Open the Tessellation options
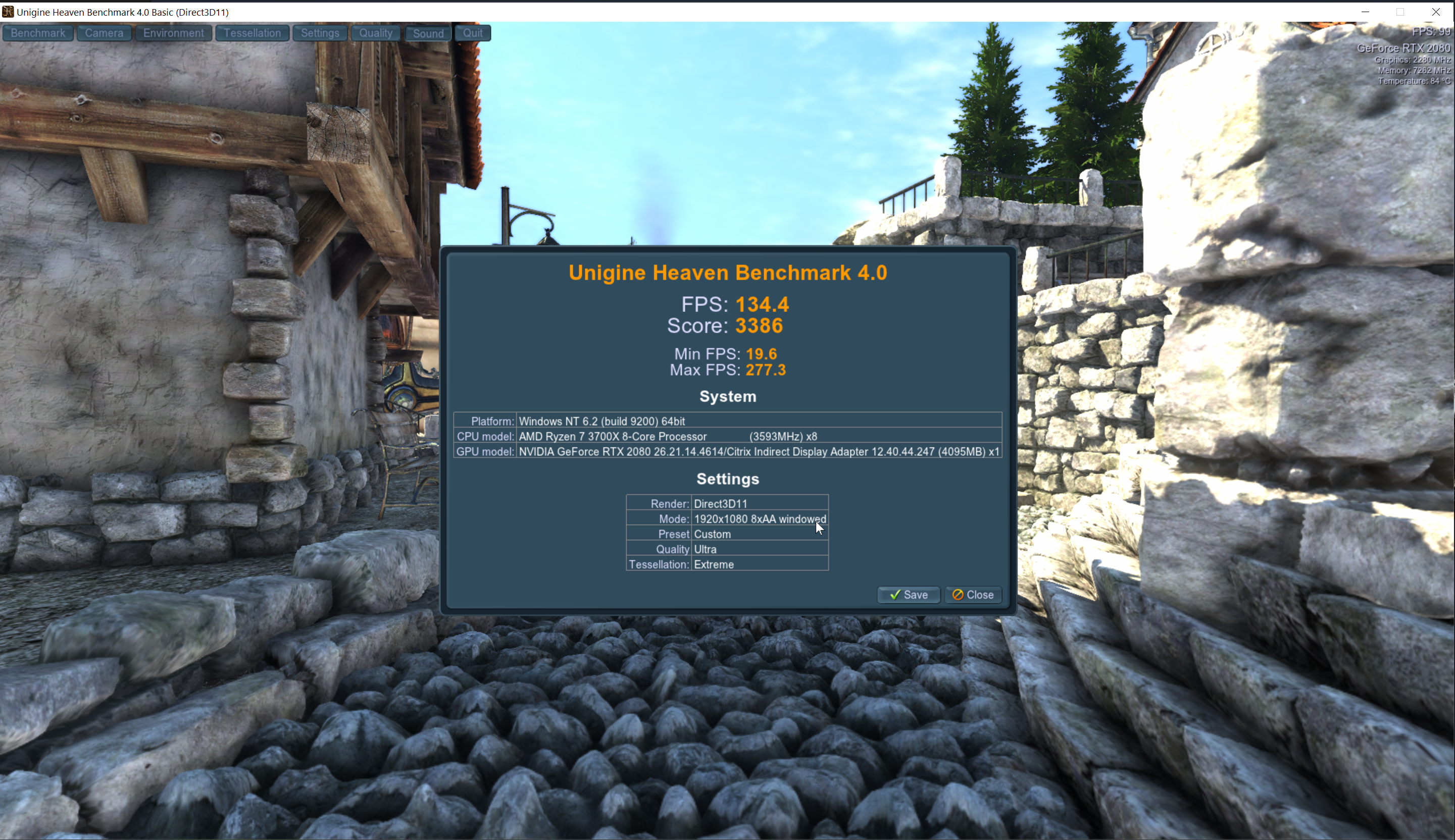This screenshot has height=840, width=1455. [x=252, y=33]
